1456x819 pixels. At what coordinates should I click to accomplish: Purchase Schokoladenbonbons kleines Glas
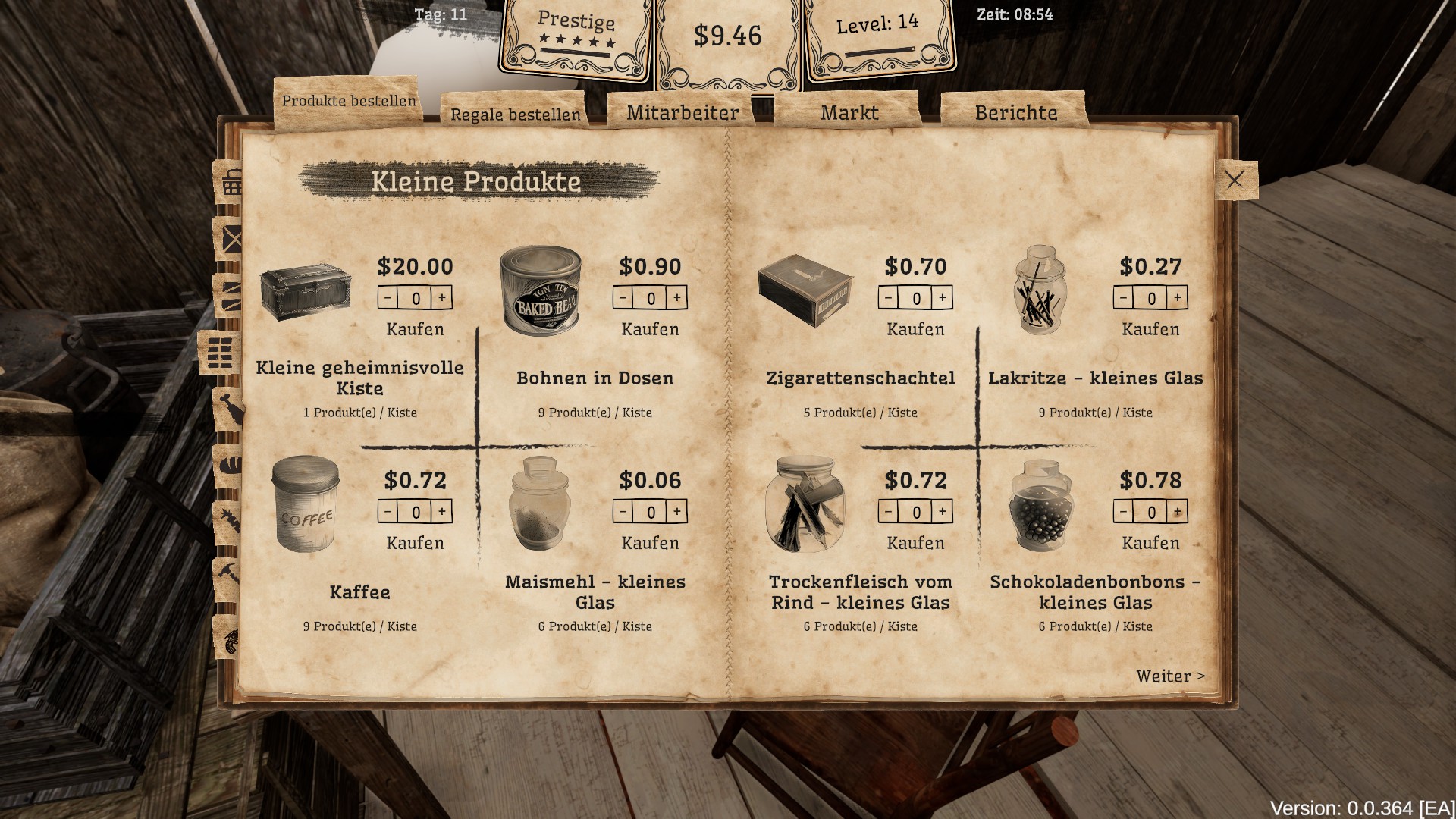(x=1150, y=543)
